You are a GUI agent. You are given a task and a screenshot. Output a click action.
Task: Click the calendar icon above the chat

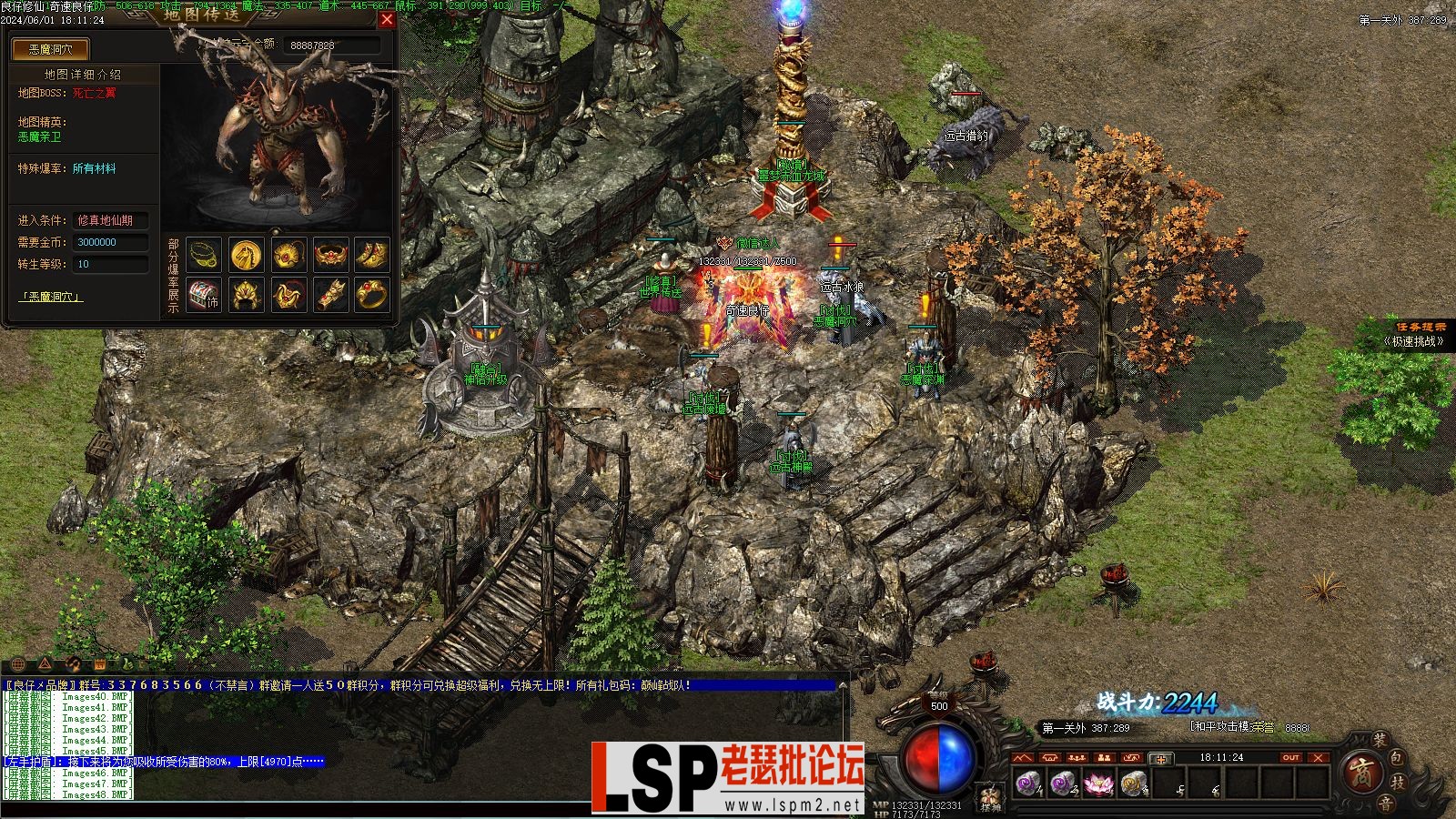pos(100,664)
